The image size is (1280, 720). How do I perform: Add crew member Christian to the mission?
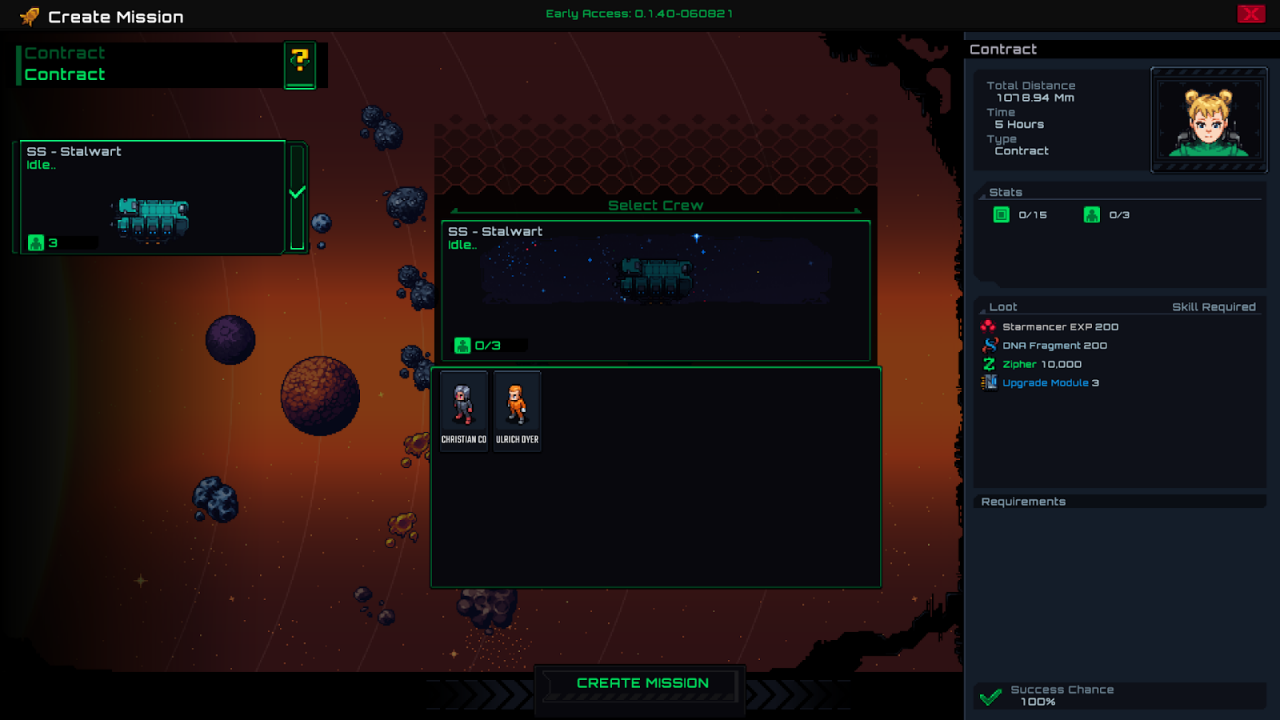coord(464,410)
